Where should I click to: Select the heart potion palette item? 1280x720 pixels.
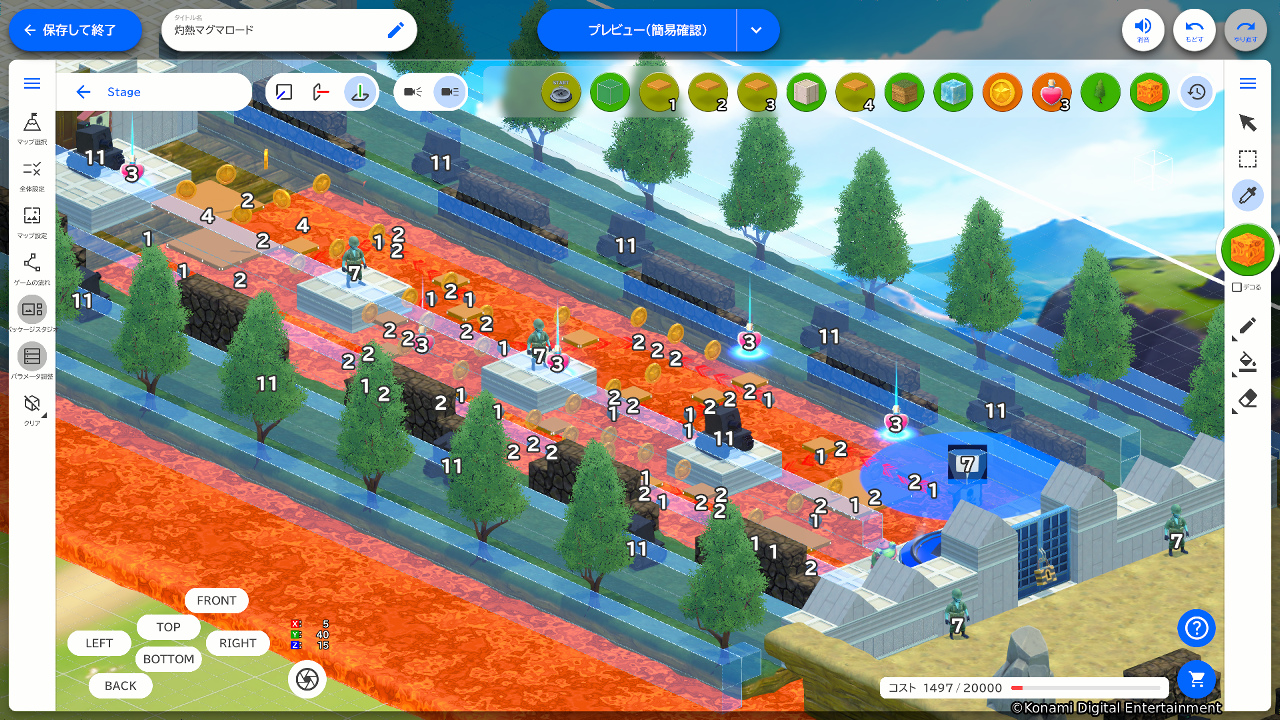click(x=1051, y=92)
